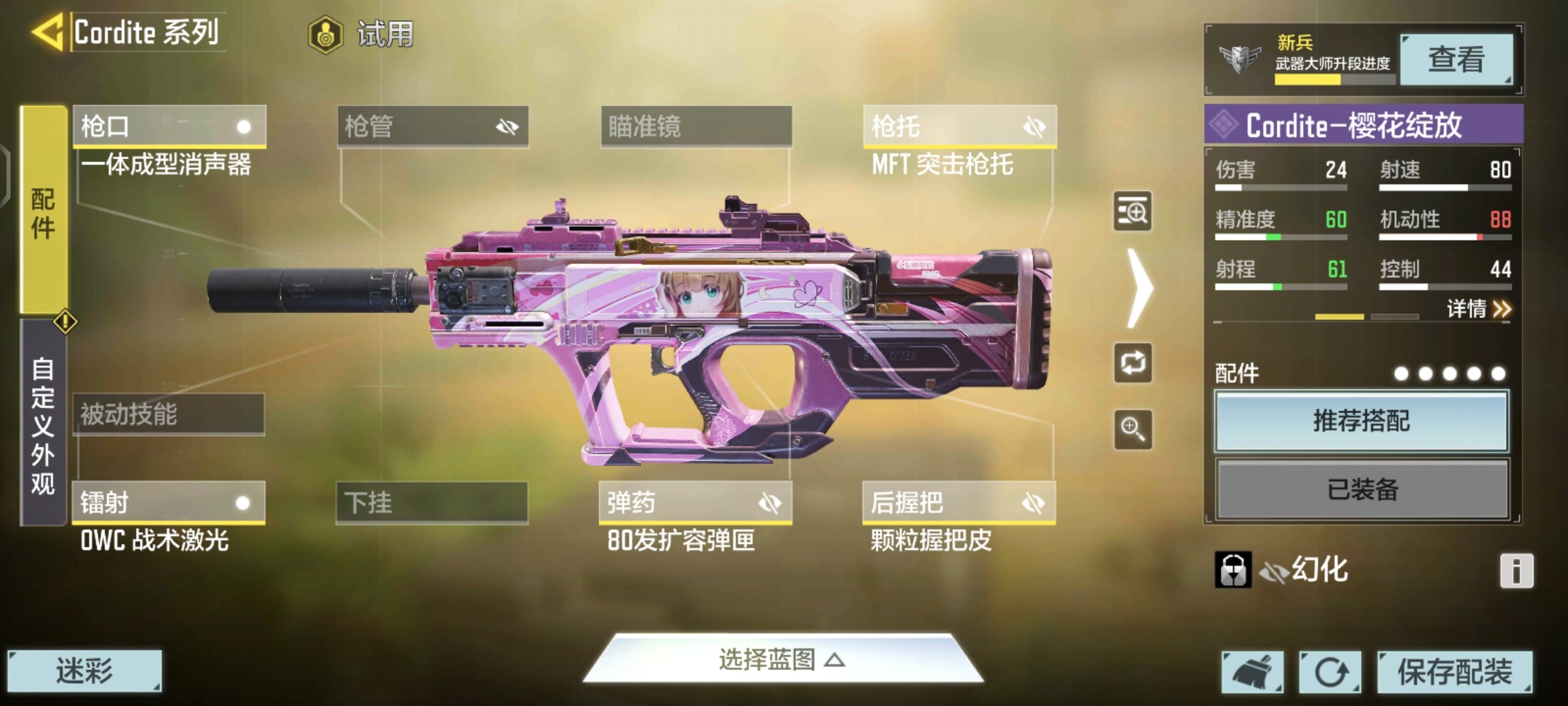
Task: Choose the 弹药 ammunition slot
Action: tap(695, 503)
